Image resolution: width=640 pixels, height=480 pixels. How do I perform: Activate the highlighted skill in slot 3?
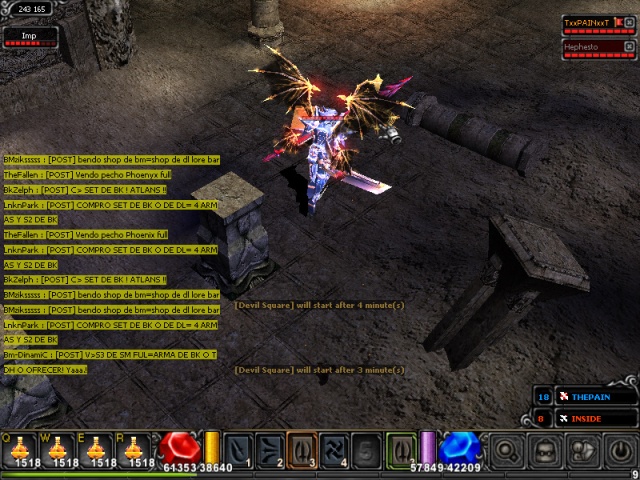[303, 449]
